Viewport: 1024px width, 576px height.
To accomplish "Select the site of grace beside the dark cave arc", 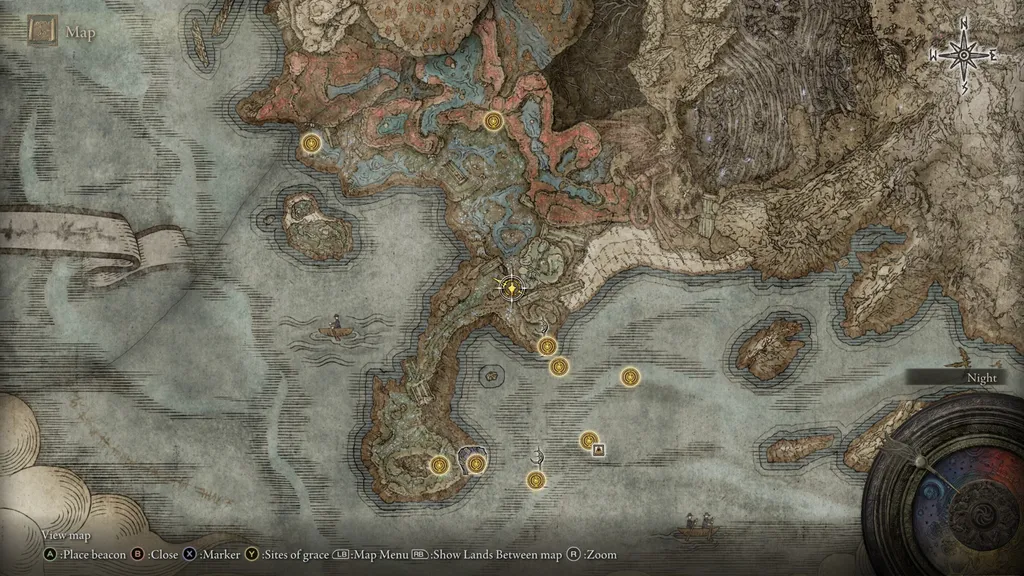I will [x=476, y=463].
